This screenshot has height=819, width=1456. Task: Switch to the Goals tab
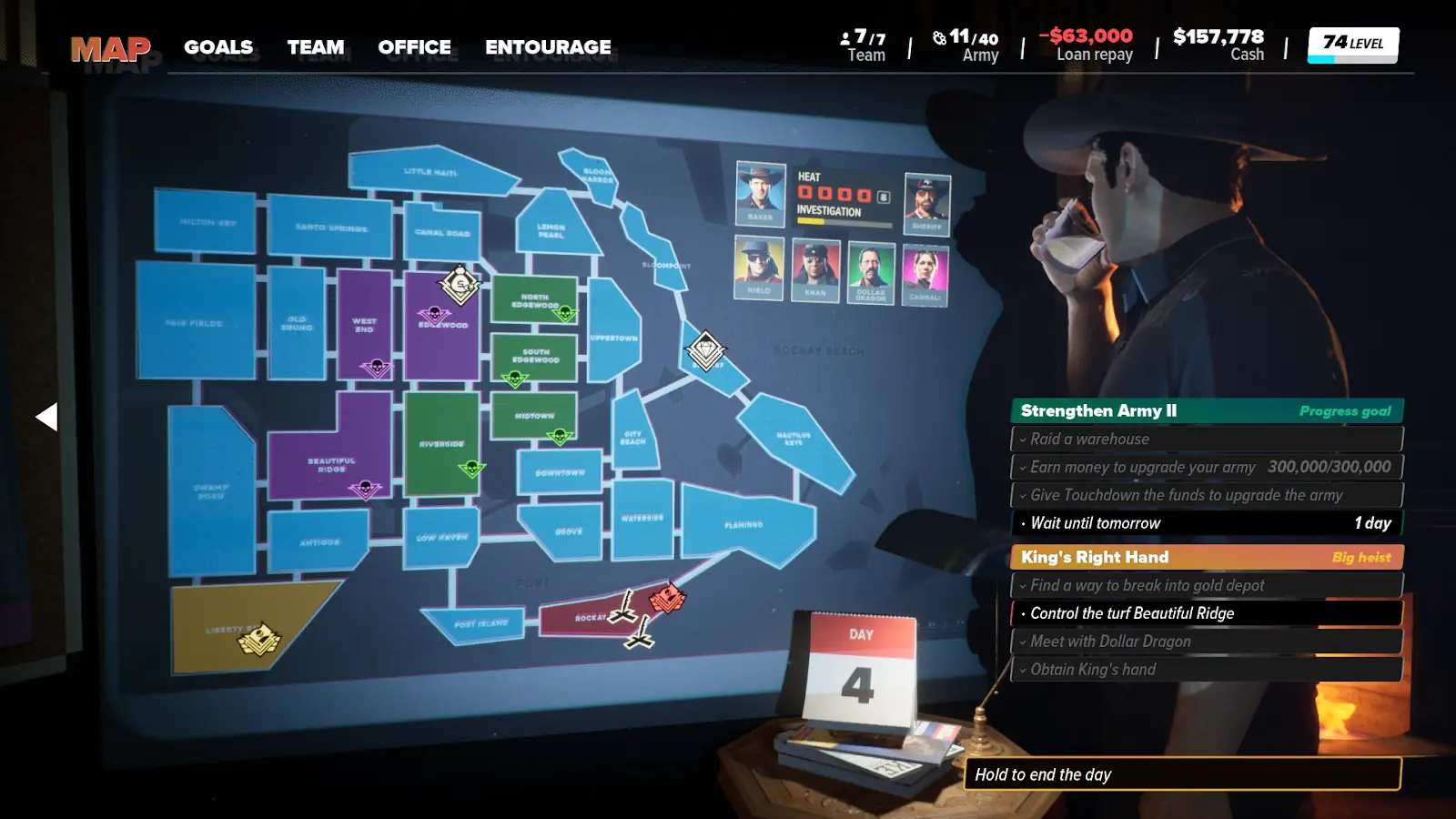pos(218,47)
